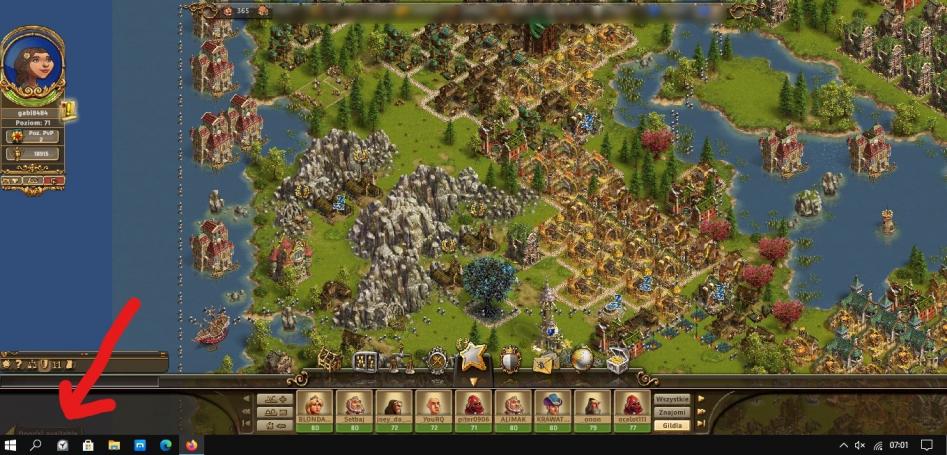The height and width of the screenshot is (455, 947).
Task: Select the shield icon in the toolbar
Action: coord(510,361)
